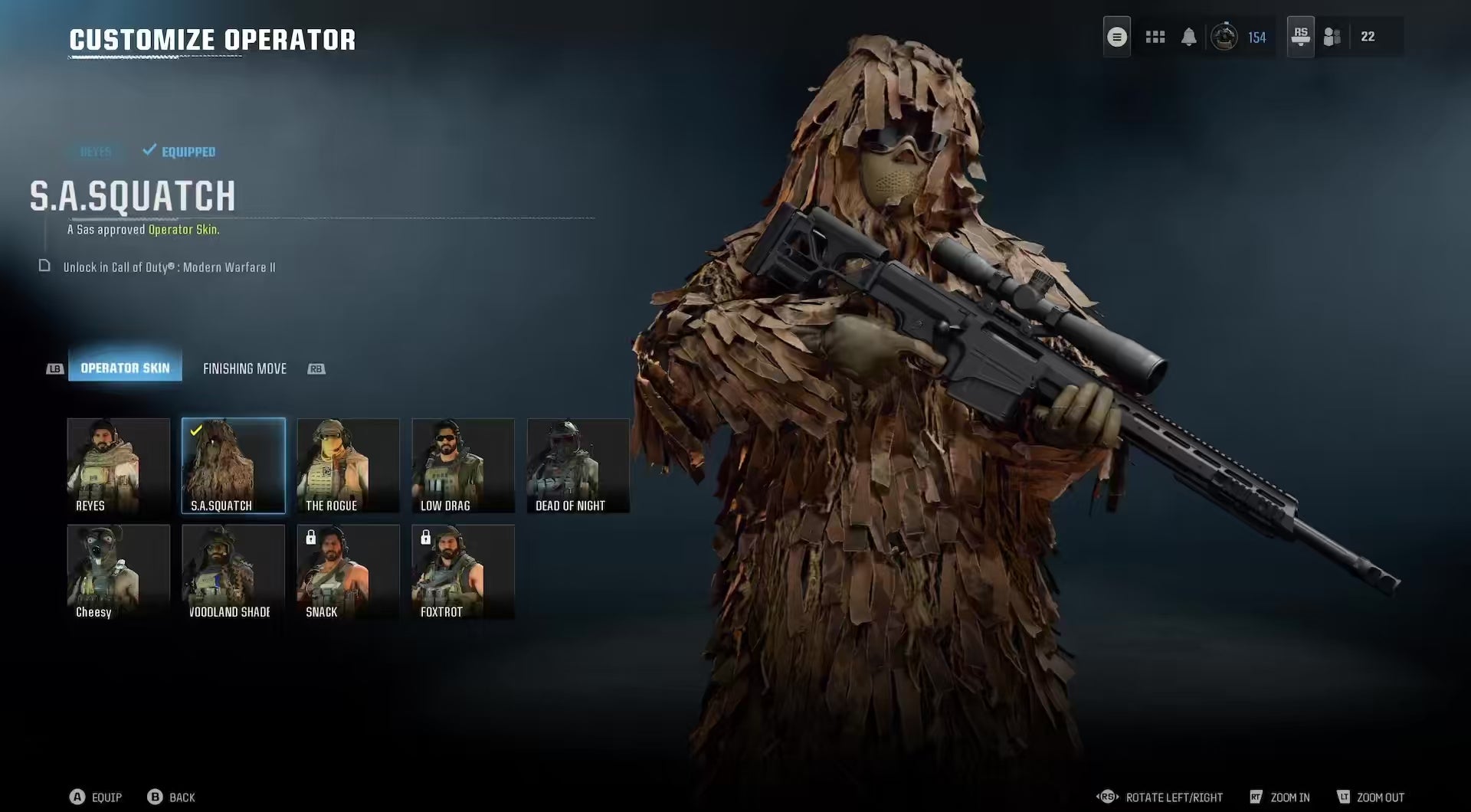This screenshot has width=1471, height=812.
Task: Go back with the Back button
Action: 172,797
